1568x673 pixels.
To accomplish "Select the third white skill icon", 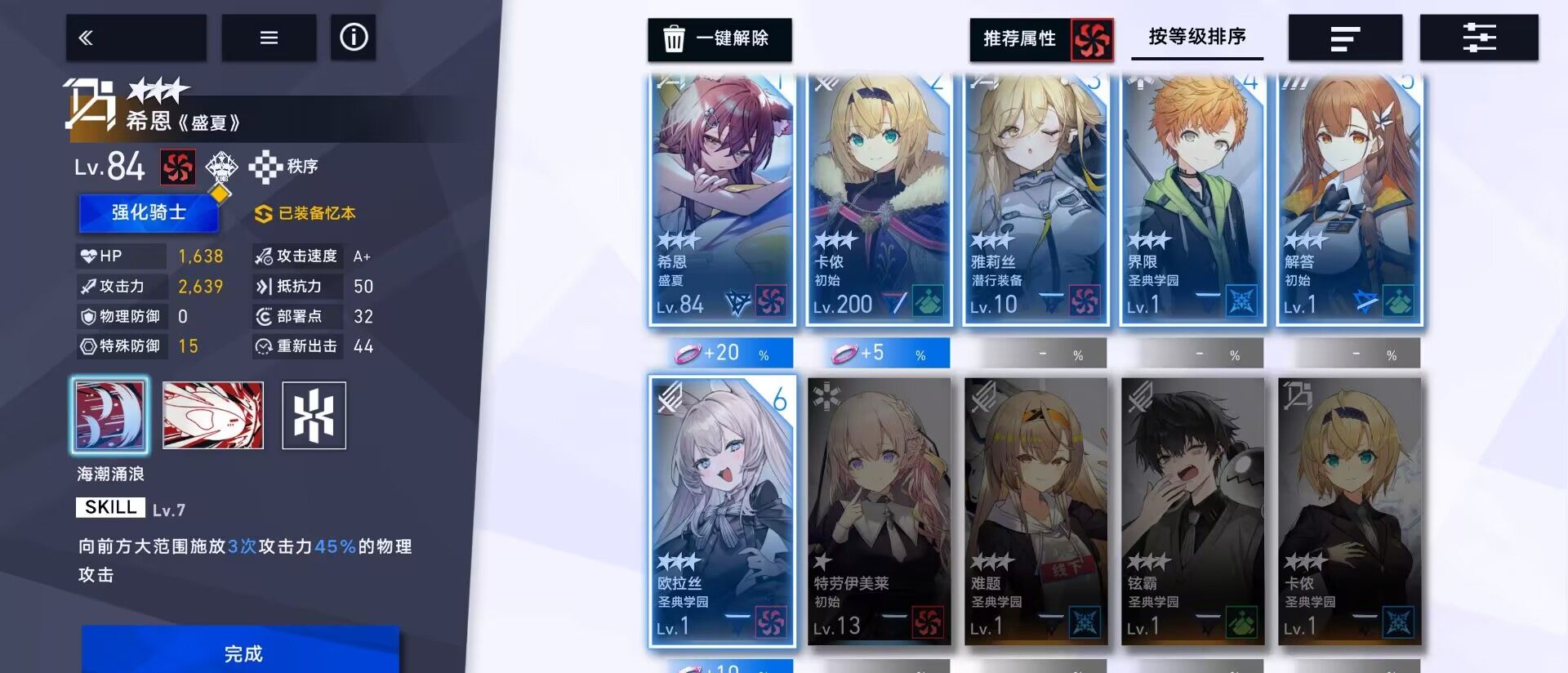I will pyautogui.click(x=314, y=415).
